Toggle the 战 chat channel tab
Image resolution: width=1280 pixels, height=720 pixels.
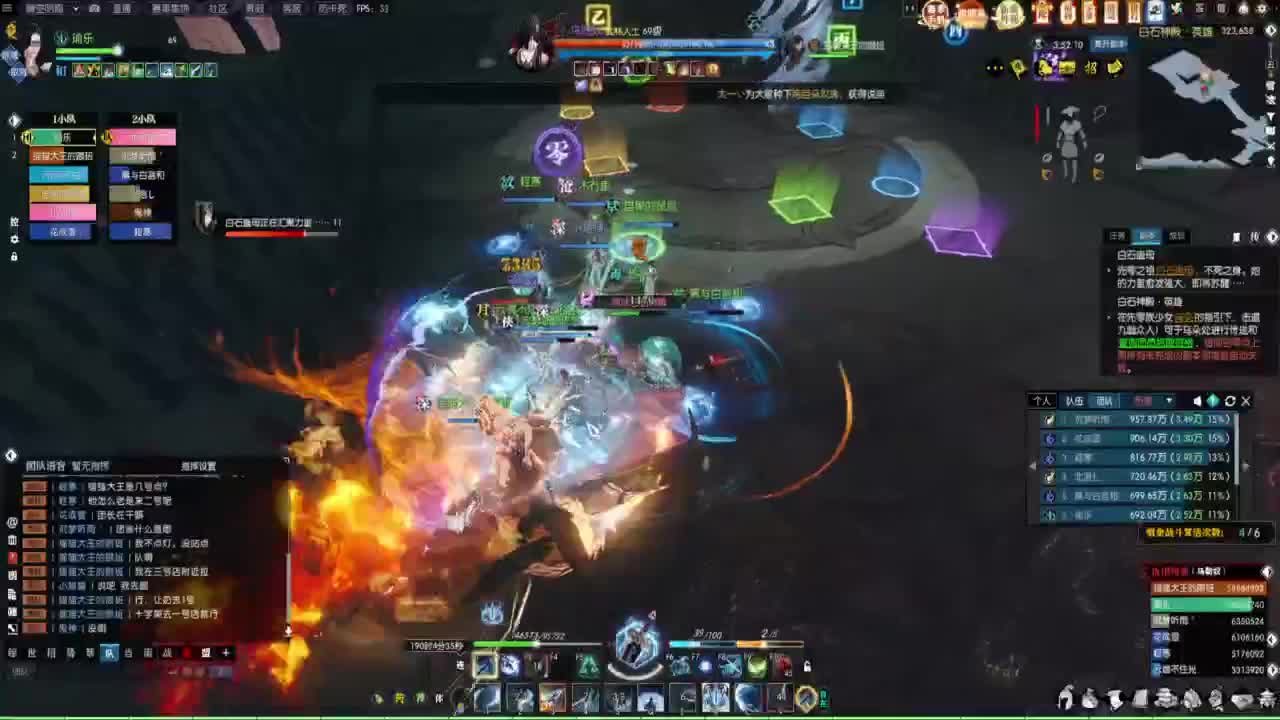click(x=167, y=653)
